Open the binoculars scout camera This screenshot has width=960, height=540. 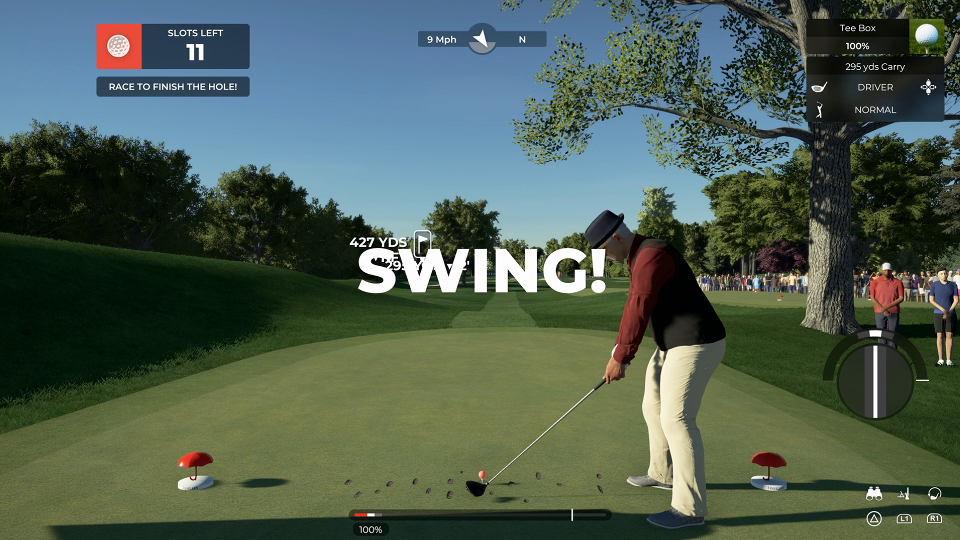pyautogui.click(x=874, y=493)
